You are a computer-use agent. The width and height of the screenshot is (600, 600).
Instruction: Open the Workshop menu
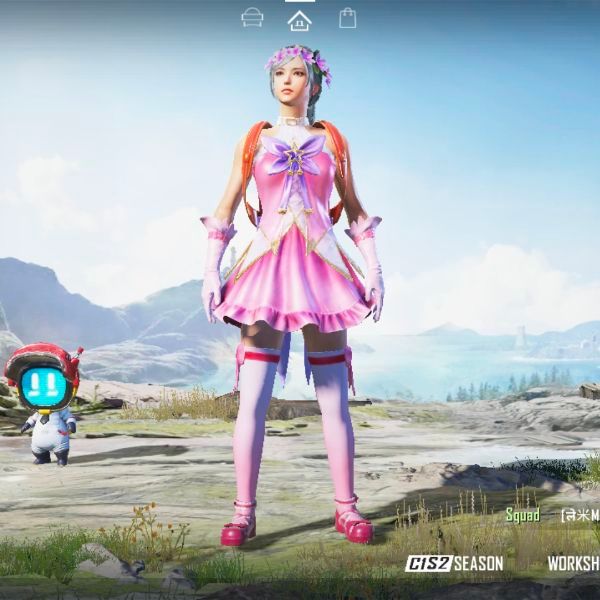tap(573, 564)
